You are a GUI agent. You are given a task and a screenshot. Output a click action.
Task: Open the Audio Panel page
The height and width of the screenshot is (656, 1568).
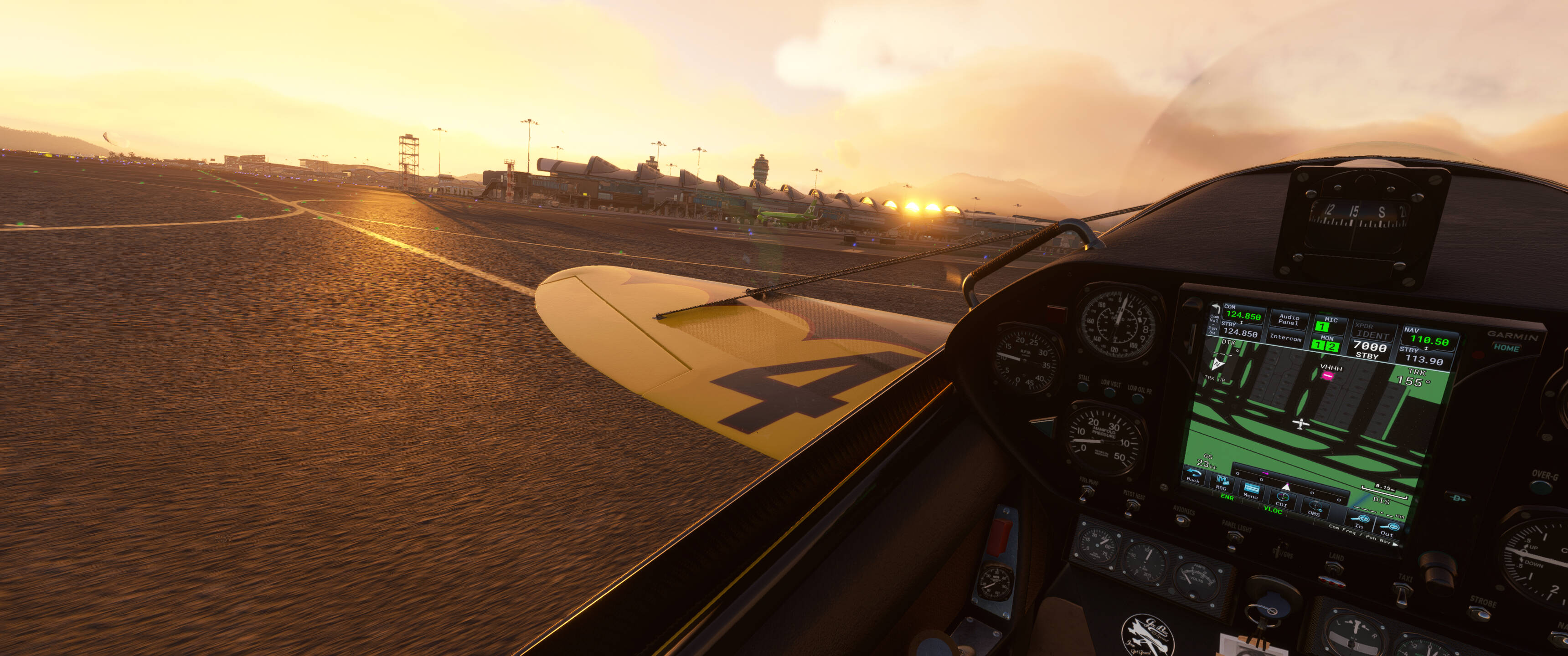coord(1289,319)
